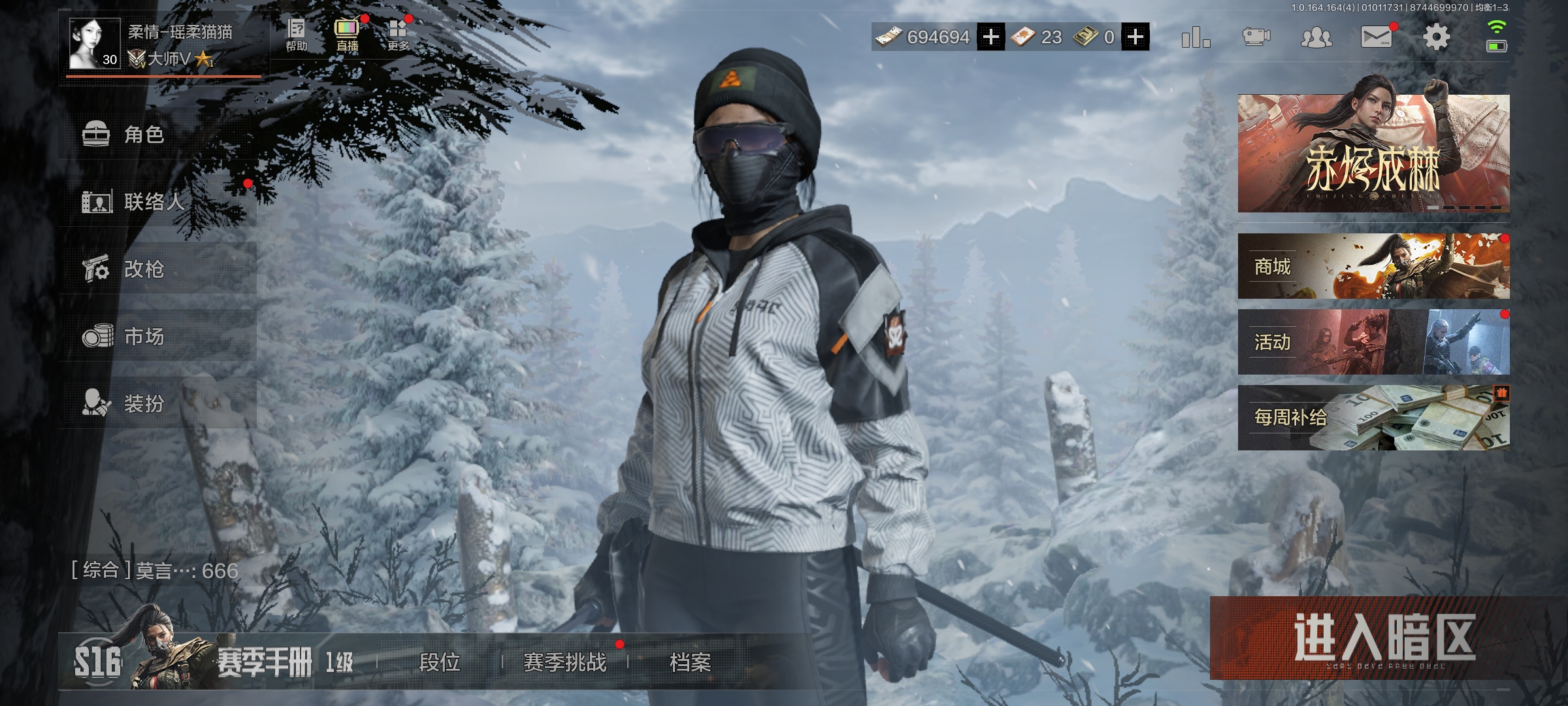This screenshot has width=1568, height=706.
Task: Switch to the 段位 rank tab
Action: (440, 662)
